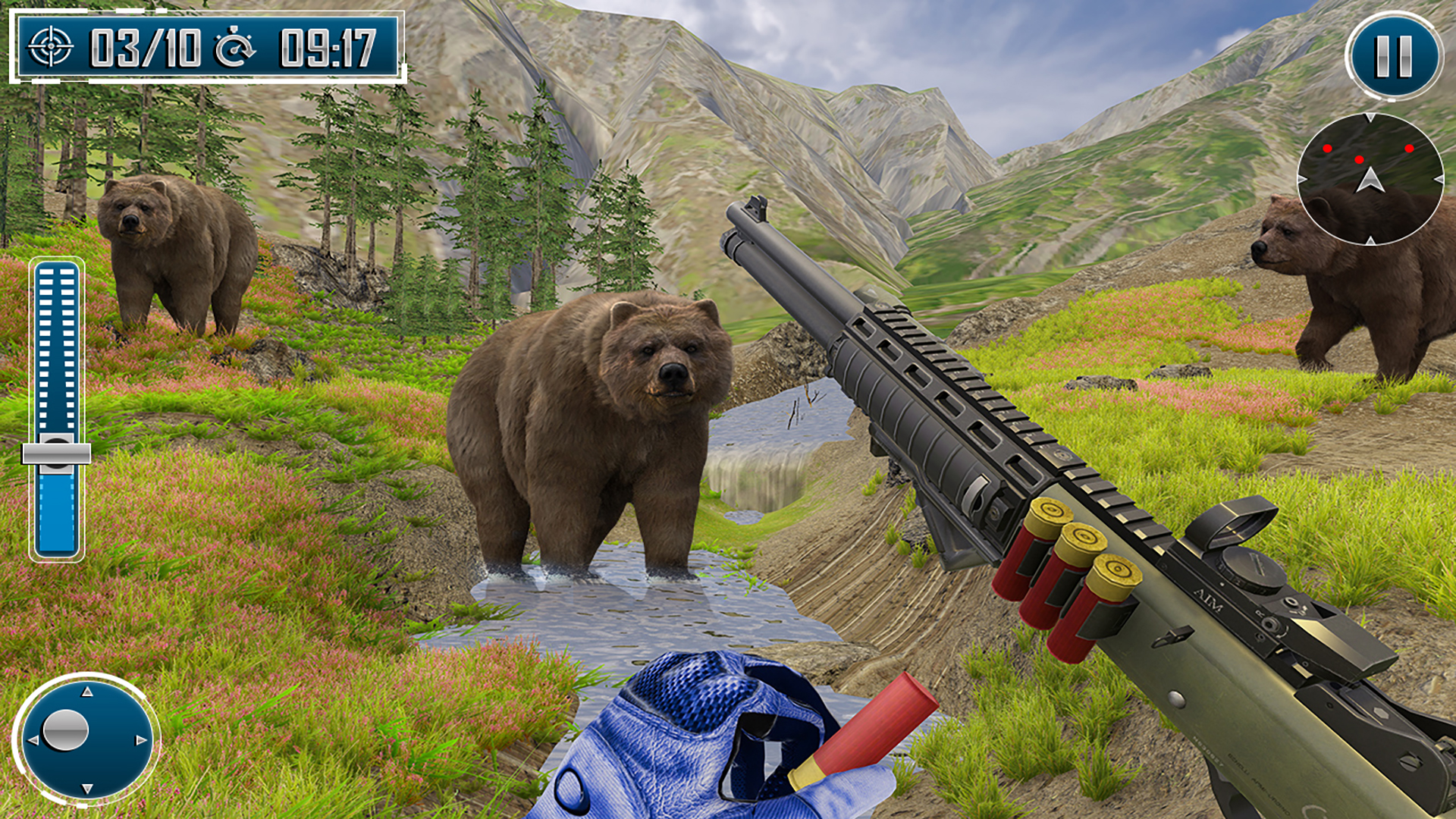Image resolution: width=1456 pixels, height=819 pixels.
Task: Click the center red enemy blip on the minimap
Action: [1359, 159]
